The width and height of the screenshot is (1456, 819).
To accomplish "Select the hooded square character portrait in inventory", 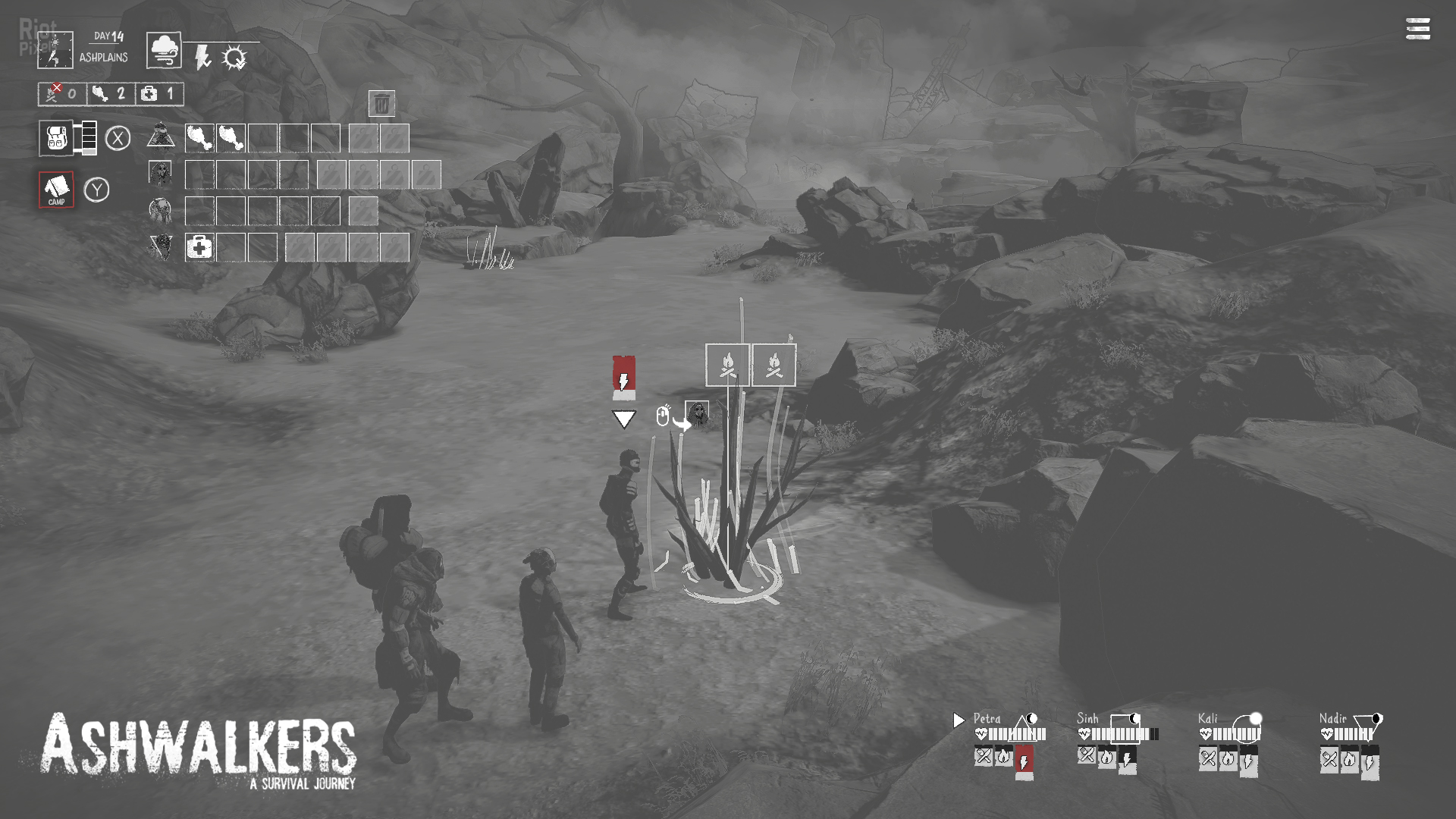I will 160,174.
